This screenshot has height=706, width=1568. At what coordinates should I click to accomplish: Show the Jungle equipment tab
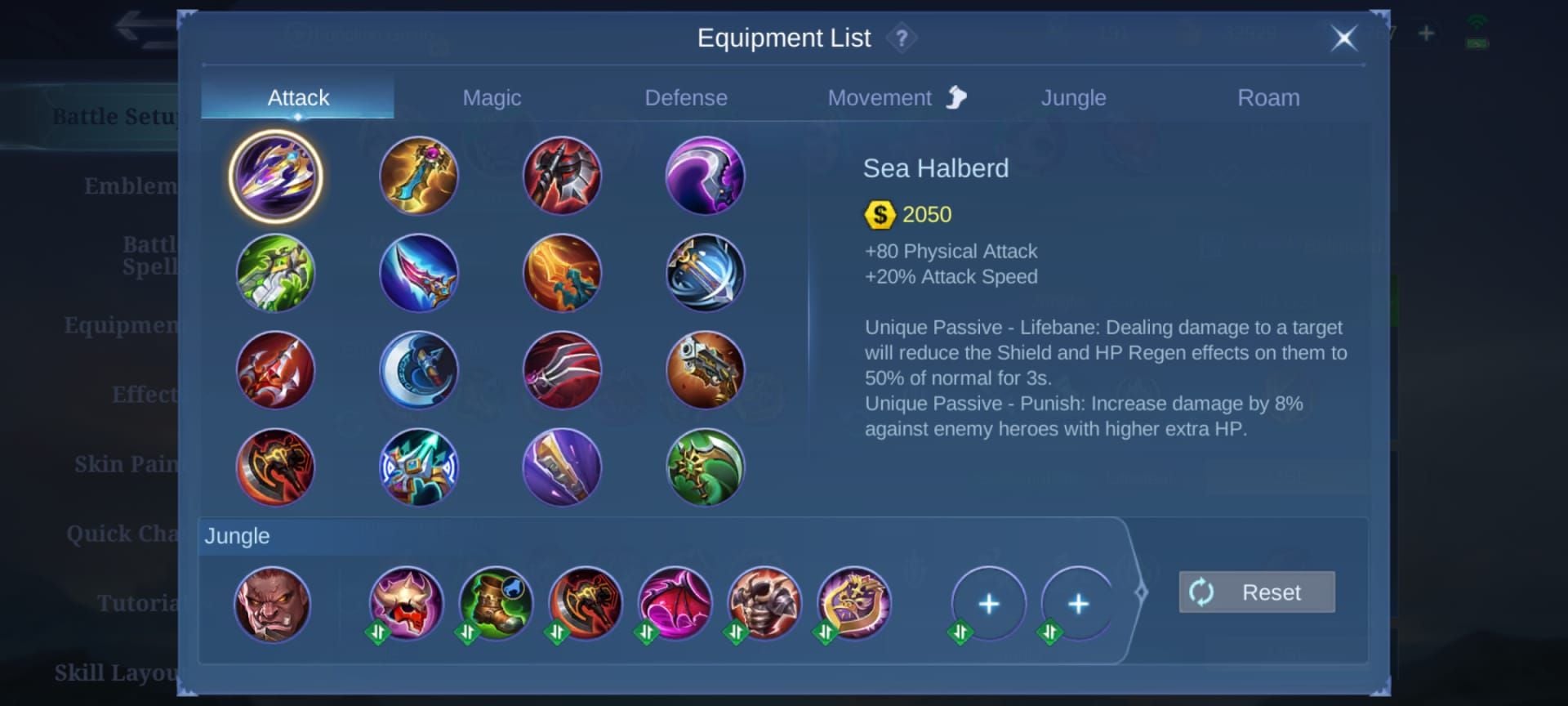(1073, 98)
